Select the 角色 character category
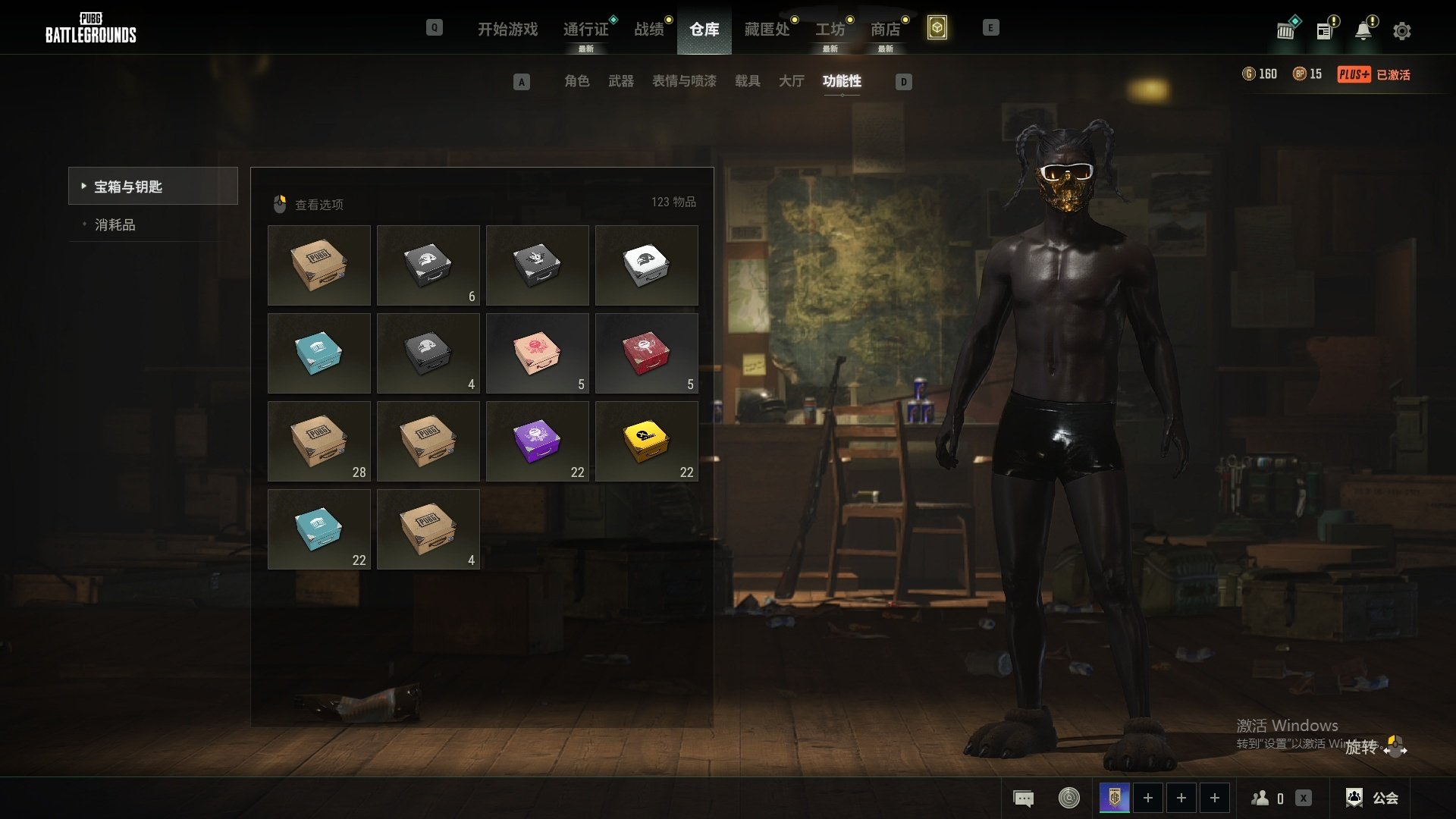 tap(576, 81)
